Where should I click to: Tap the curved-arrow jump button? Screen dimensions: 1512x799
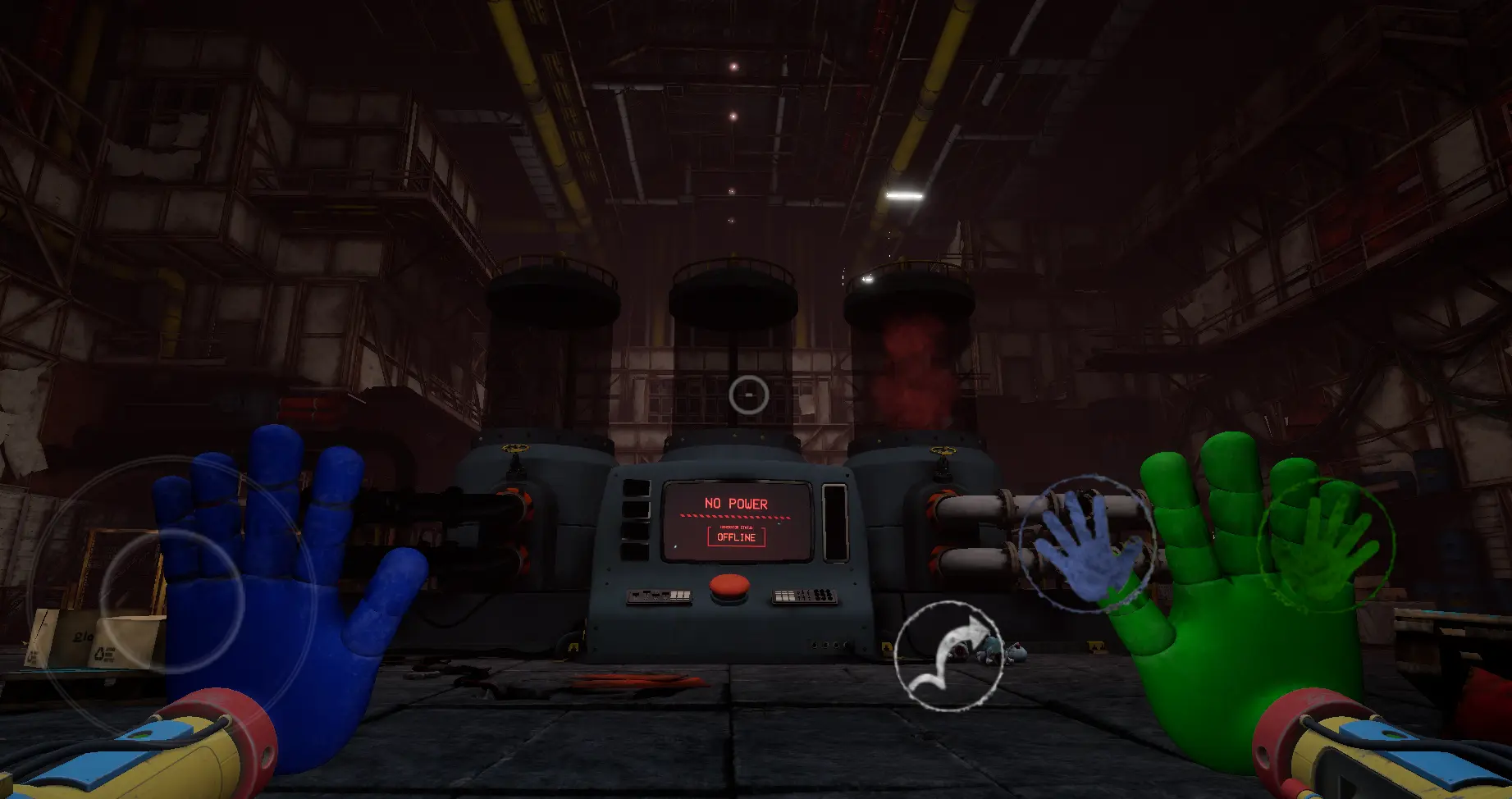(x=948, y=655)
